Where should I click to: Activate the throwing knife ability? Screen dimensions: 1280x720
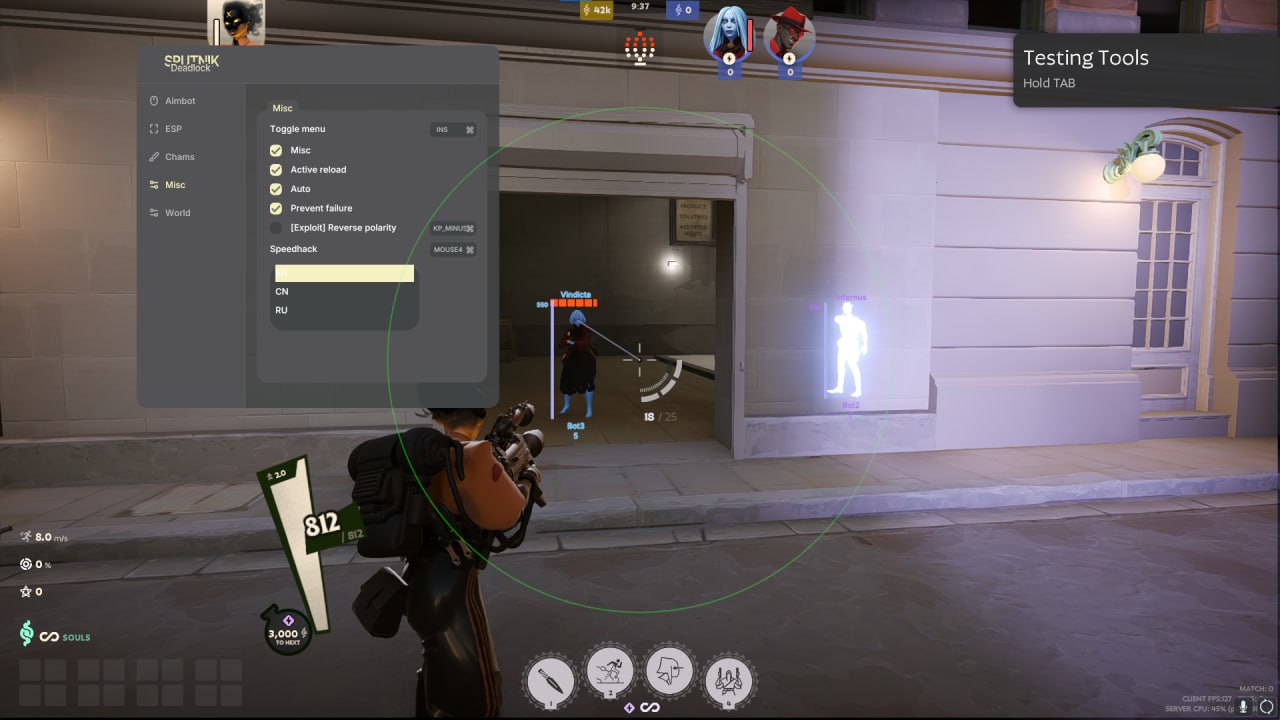pyautogui.click(x=550, y=680)
